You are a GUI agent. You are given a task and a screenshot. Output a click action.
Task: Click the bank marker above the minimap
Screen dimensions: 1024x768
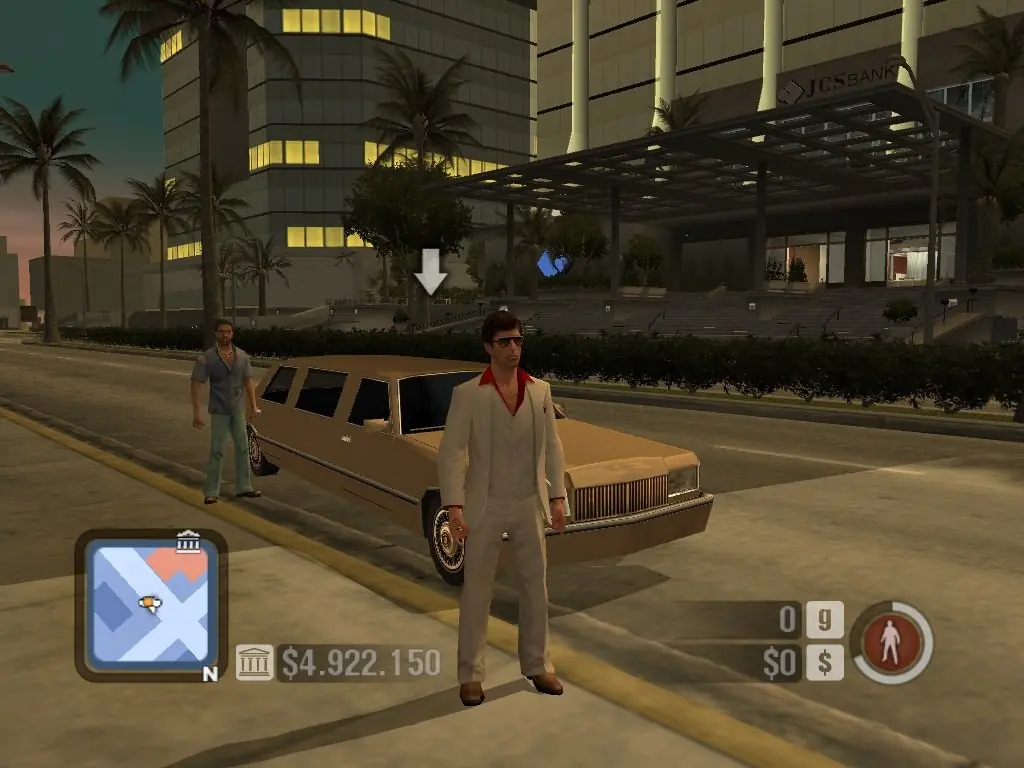[x=187, y=542]
